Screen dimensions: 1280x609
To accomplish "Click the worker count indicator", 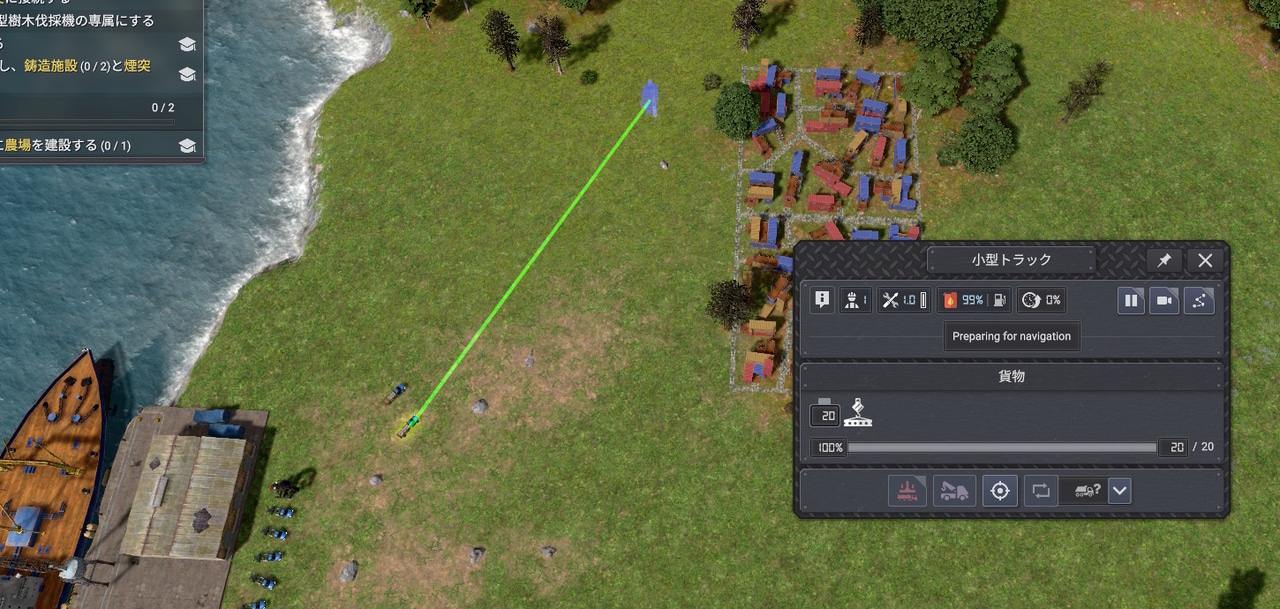I will (x=855, y=300).
